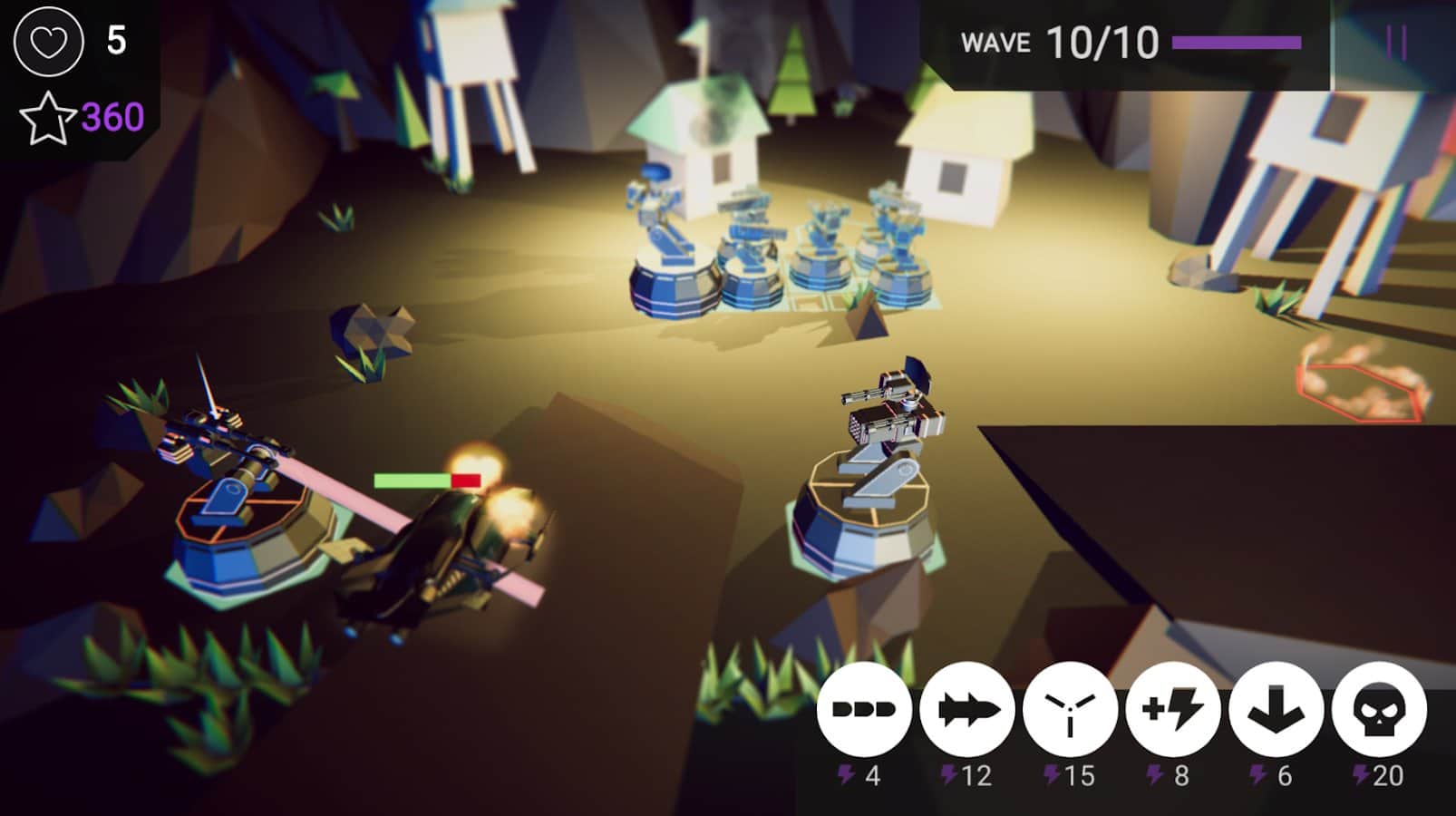Activate the skull ability costing 20
1456x816 pixels.
click(1379, 710)
